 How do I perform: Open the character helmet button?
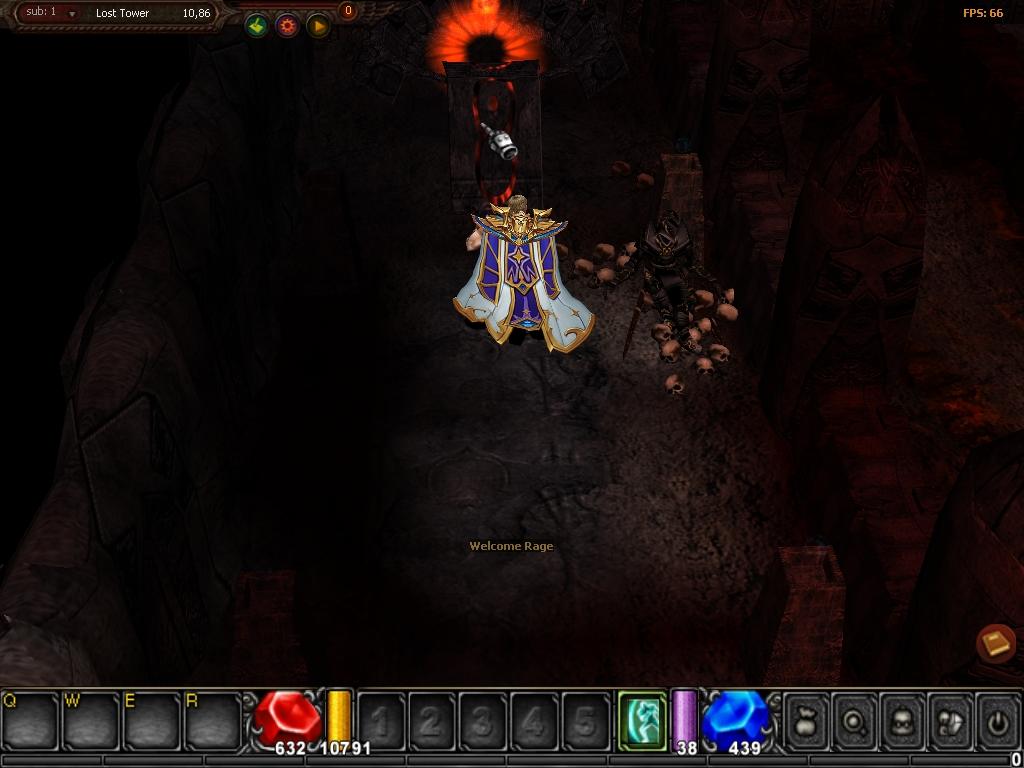tap(903, 720)
